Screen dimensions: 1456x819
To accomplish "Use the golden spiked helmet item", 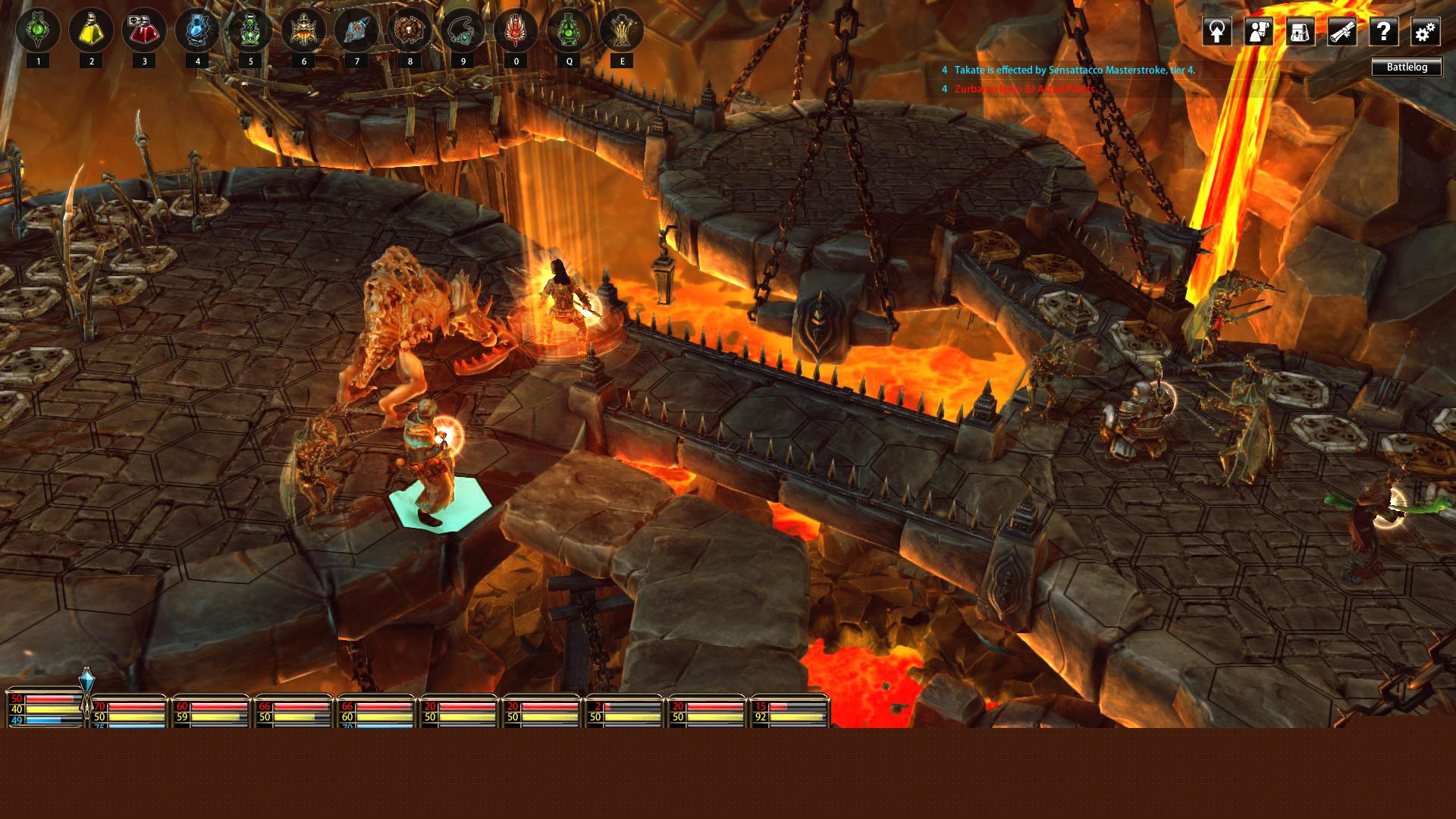I will [x=303, y=30].
